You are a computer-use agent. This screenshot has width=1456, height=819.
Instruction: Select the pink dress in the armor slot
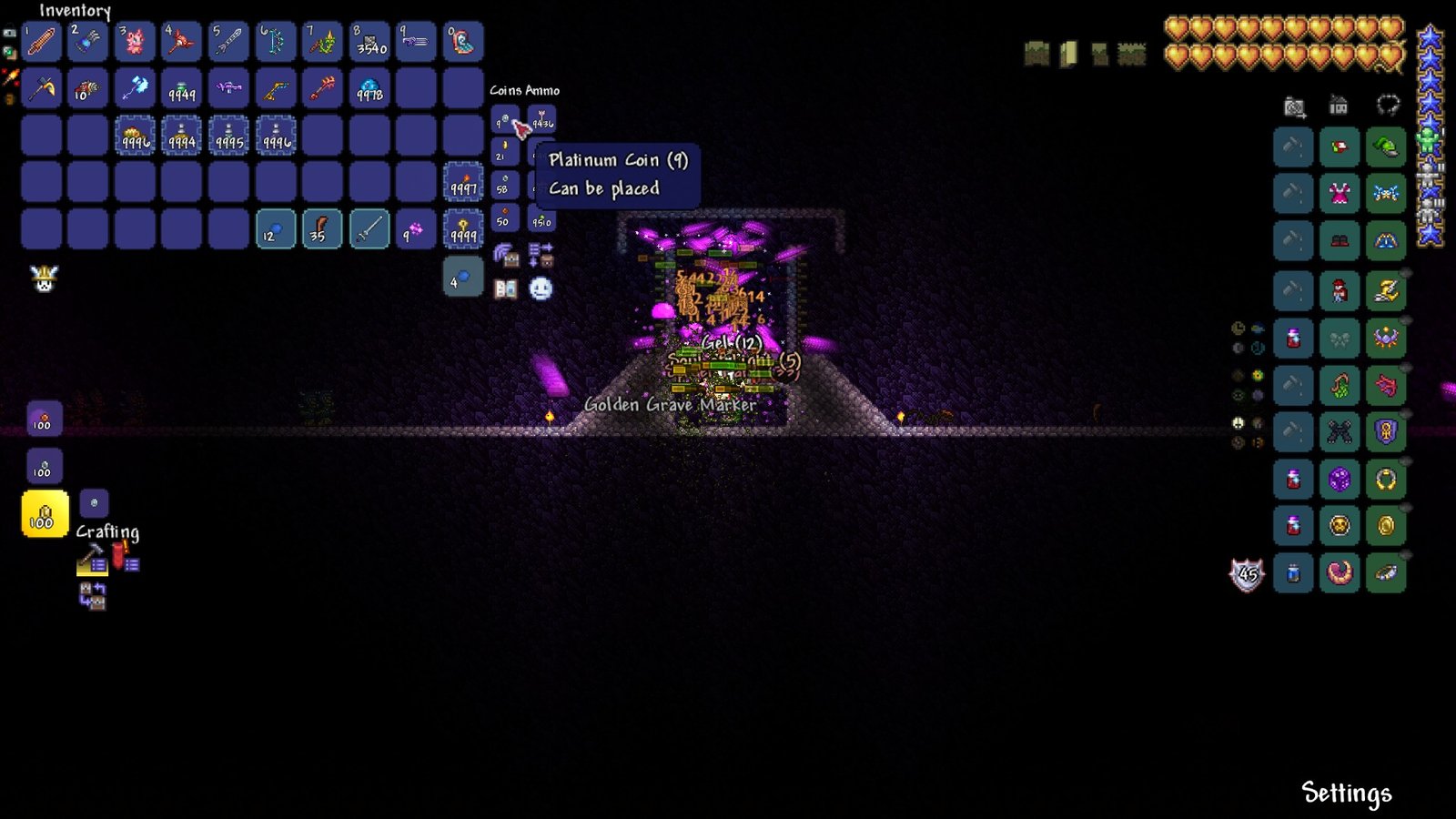1339,194
